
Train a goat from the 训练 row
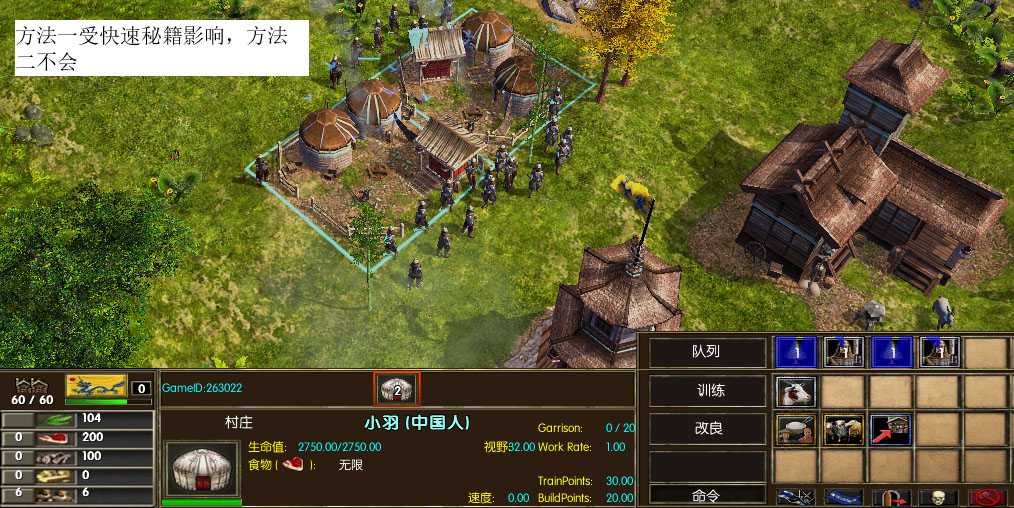coord(796,391)
